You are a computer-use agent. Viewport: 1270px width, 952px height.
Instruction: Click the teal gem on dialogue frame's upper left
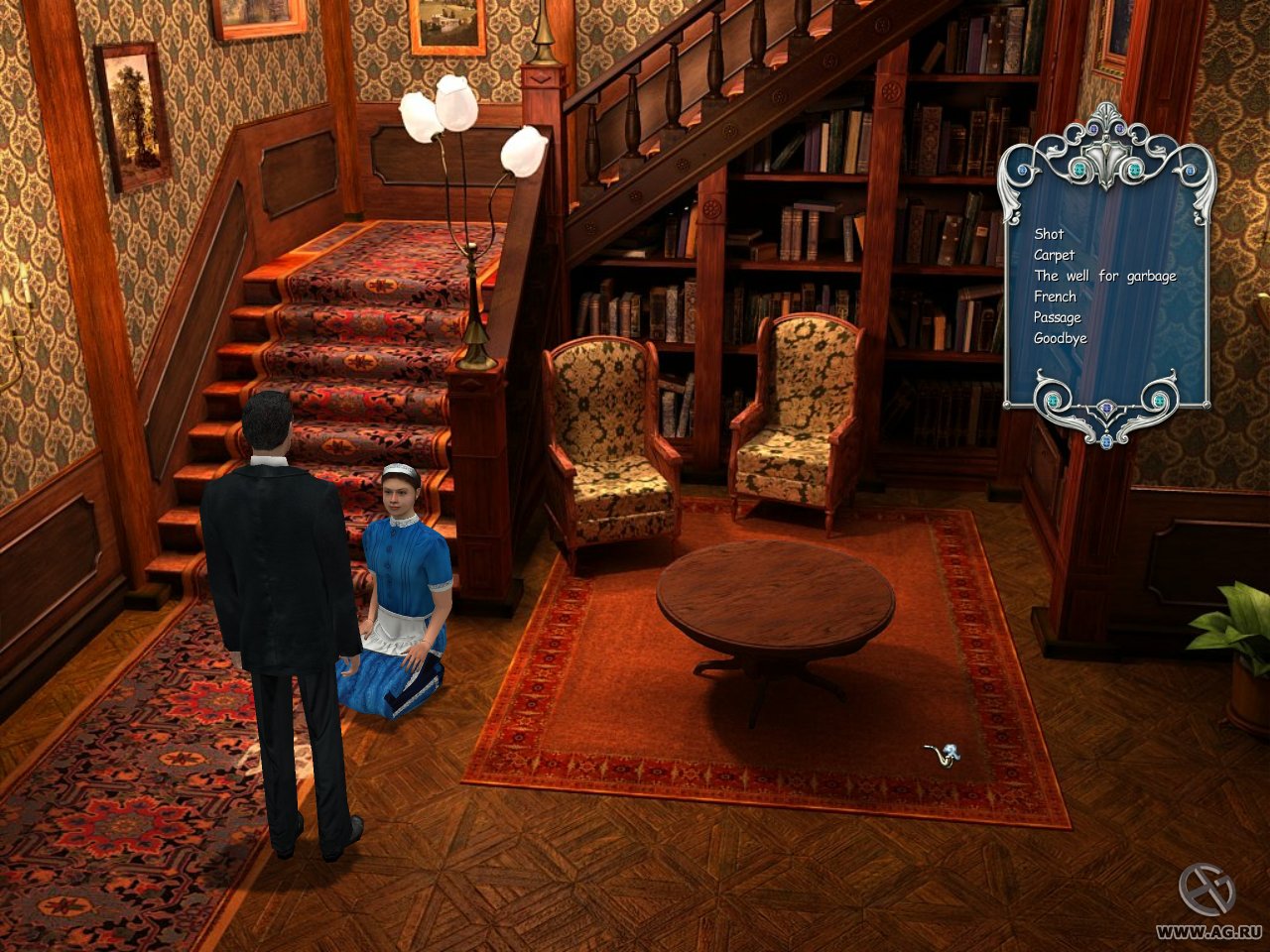1079,170
